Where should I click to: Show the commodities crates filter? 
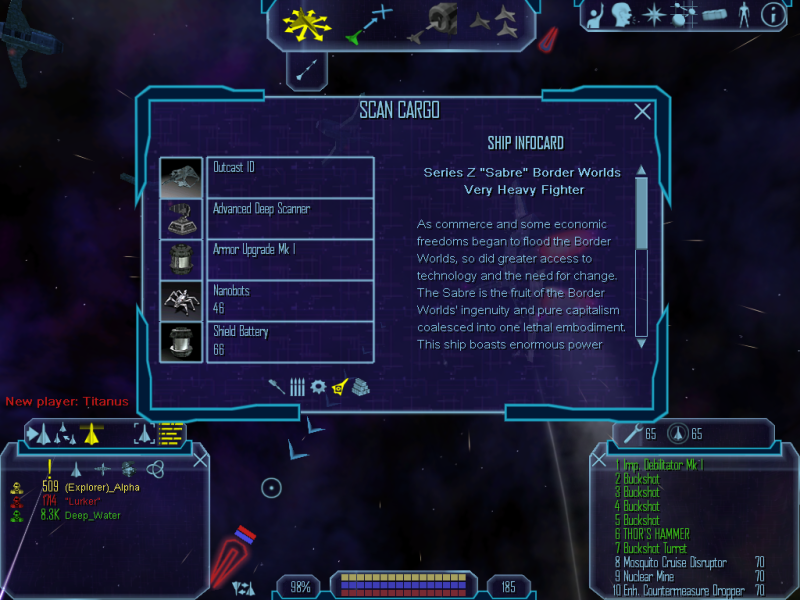point(361,387)
